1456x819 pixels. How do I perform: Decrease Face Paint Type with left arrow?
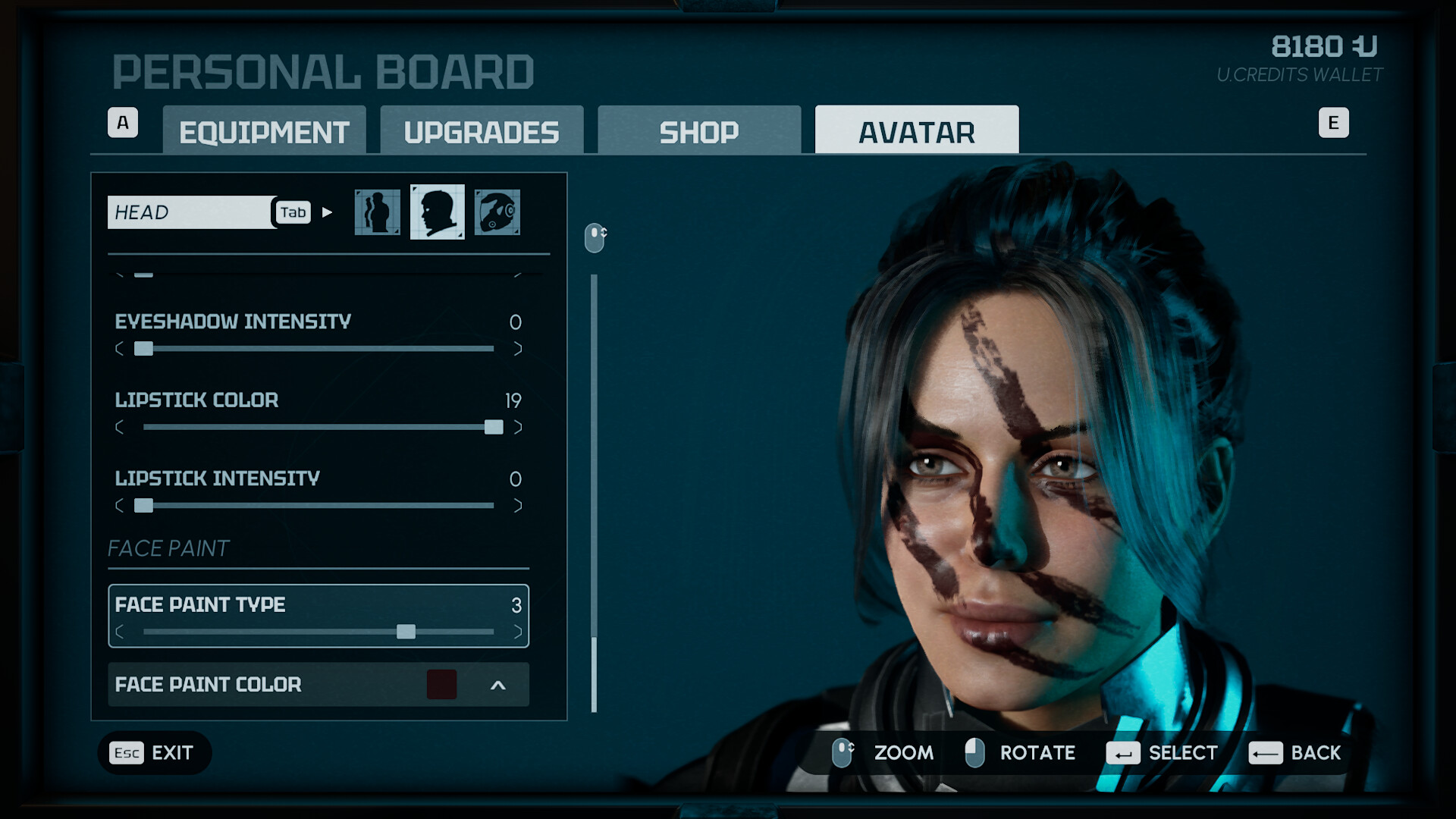(119, 632)
